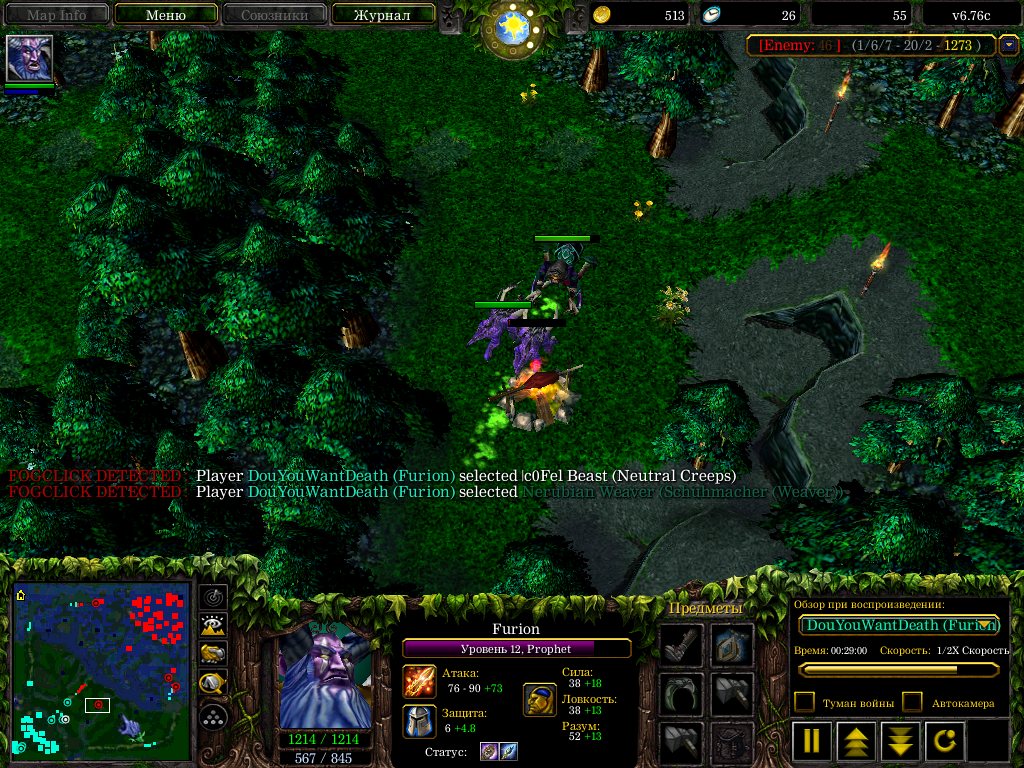This screenshot has height=768, width=1024.
Task: Select the green ring item slot
Action: pos(680,694)
